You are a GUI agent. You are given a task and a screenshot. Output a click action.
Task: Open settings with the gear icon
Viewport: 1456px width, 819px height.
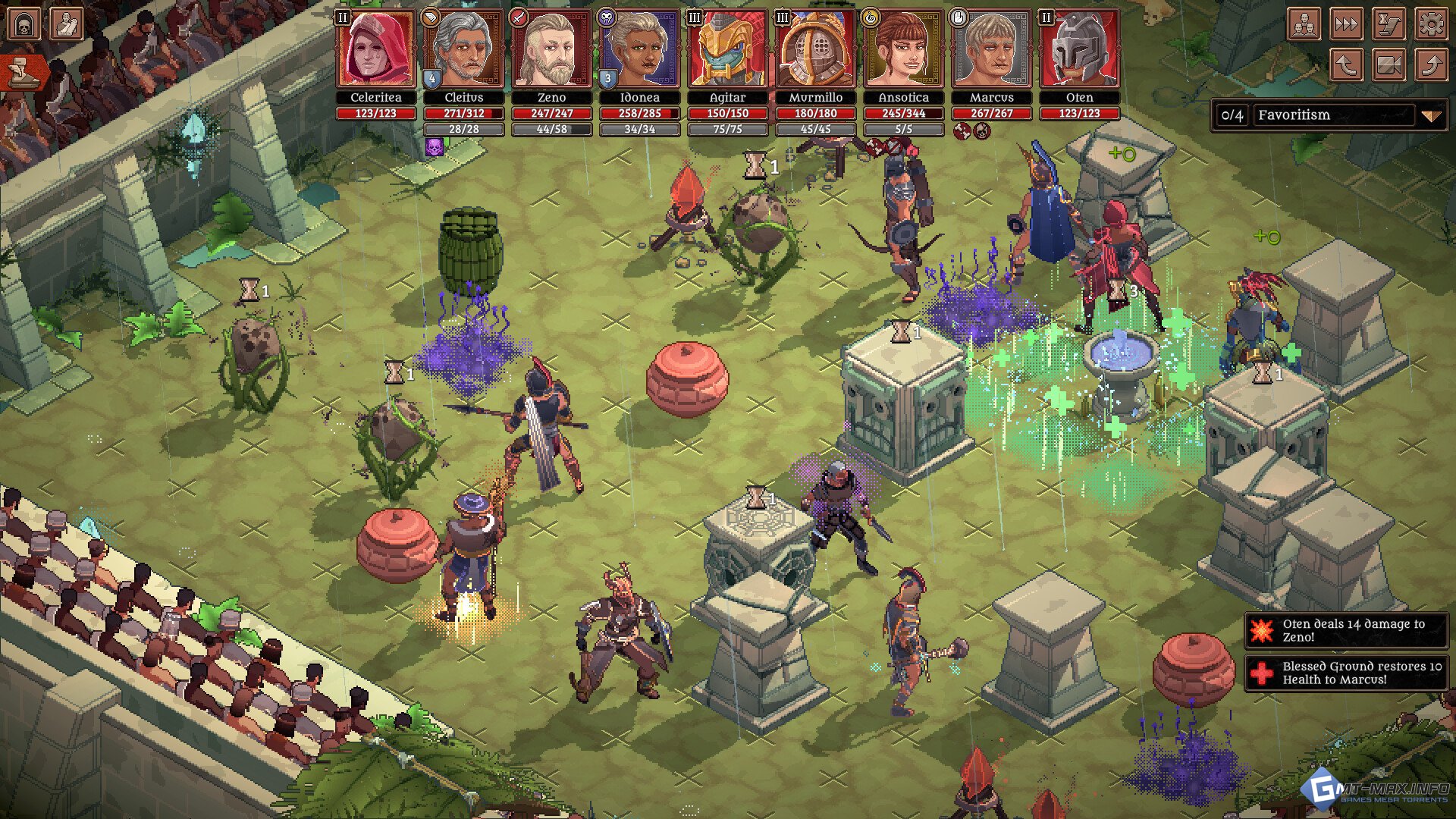click(x=1431, y=24)
